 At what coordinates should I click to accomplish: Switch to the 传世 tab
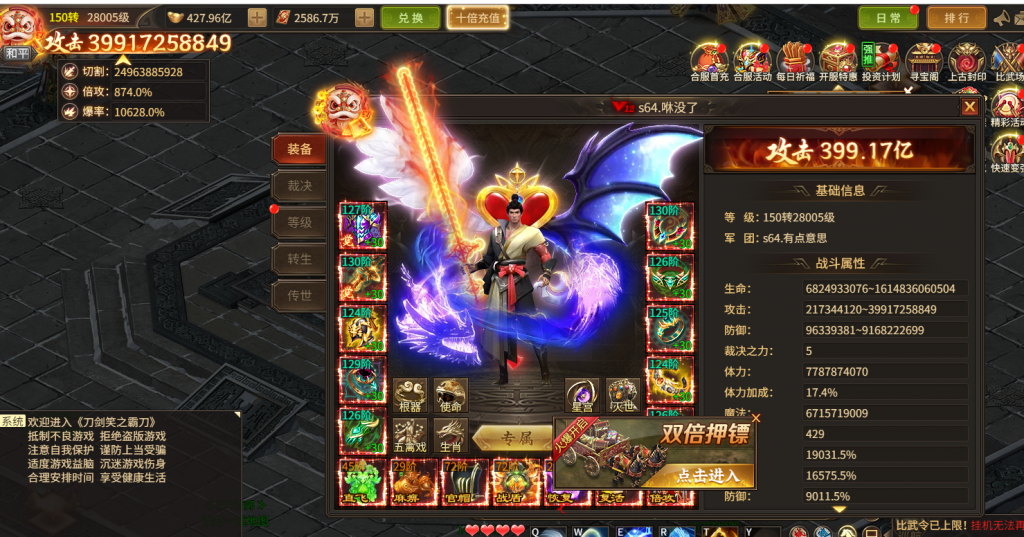coord(299,295)
